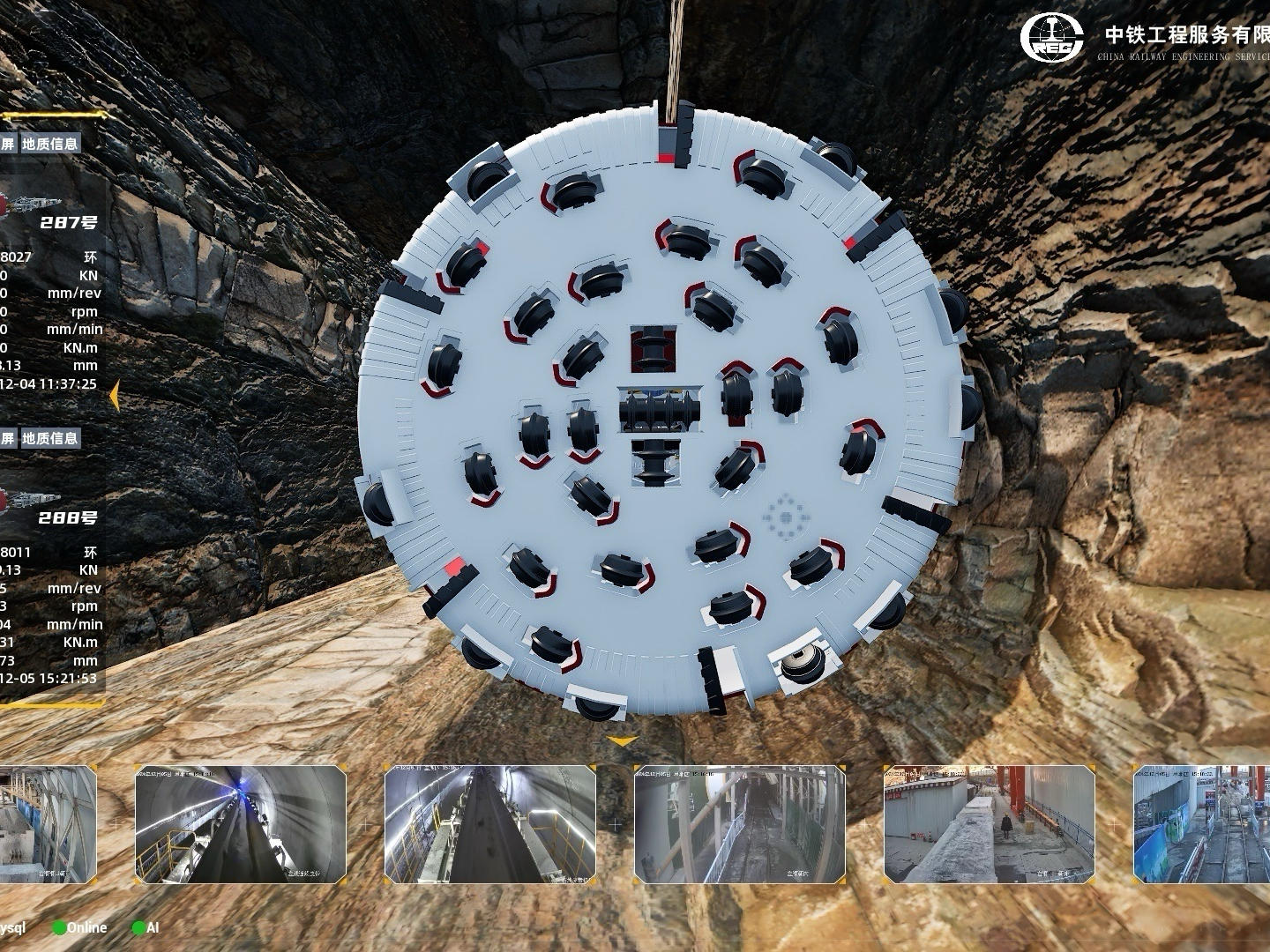Select the 288号 tunnel machine entry
This screenshot has width=1270, height=952.
click(x=68, y=517)
